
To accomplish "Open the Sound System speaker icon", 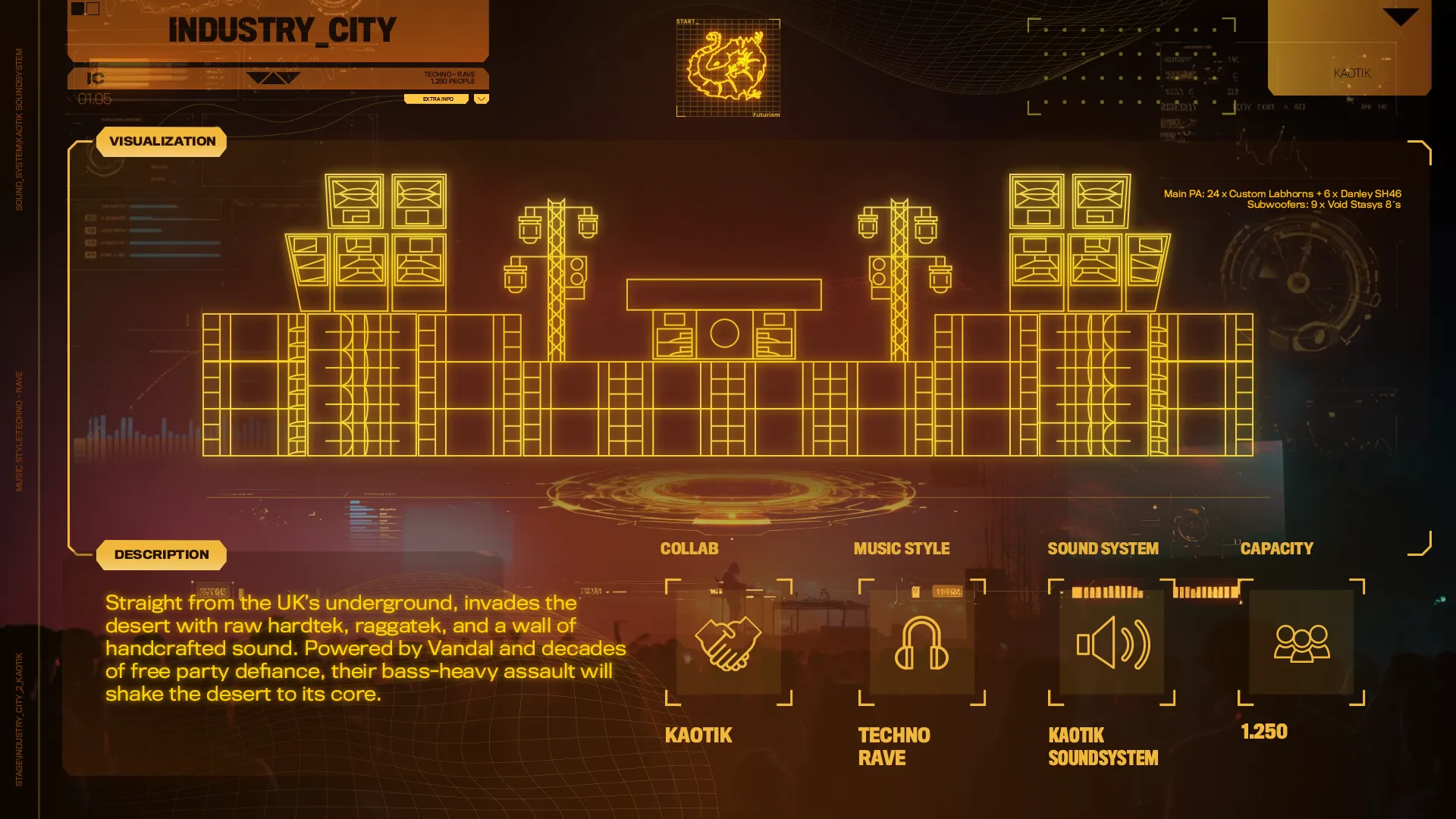I will (x=1112, y=643).
